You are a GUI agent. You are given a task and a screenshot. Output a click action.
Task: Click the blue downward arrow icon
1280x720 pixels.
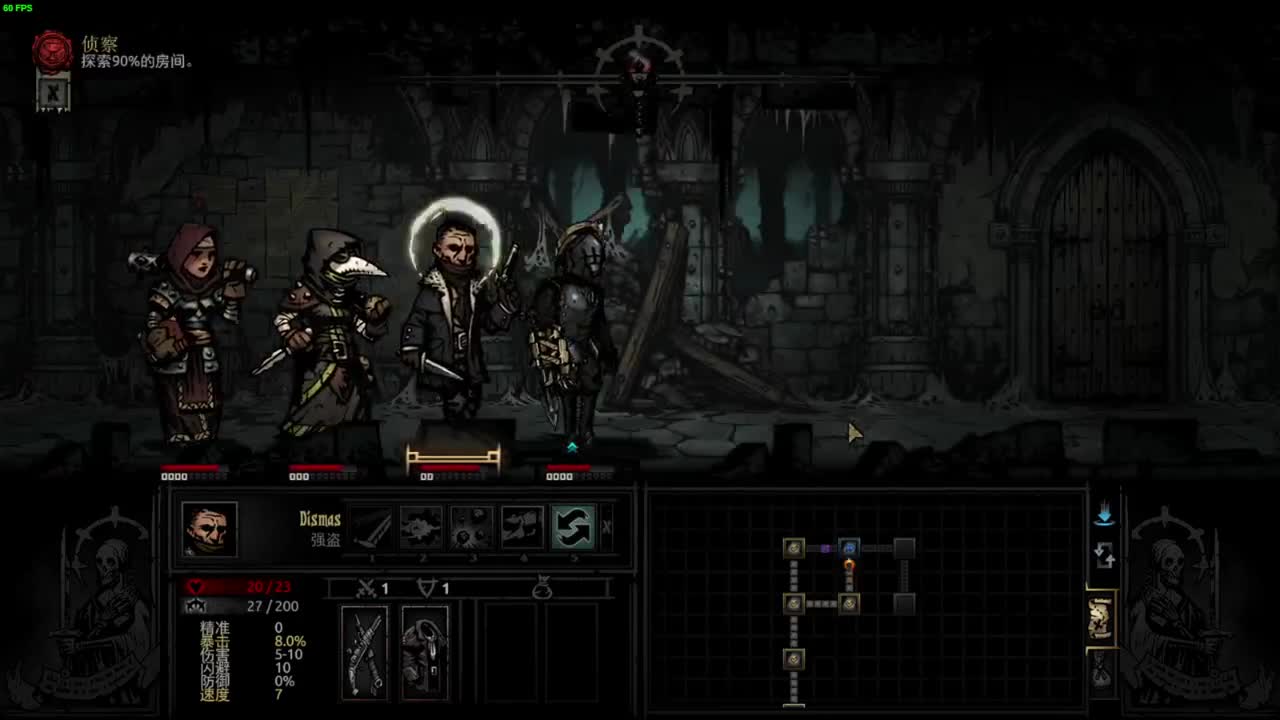point(1104,515)
